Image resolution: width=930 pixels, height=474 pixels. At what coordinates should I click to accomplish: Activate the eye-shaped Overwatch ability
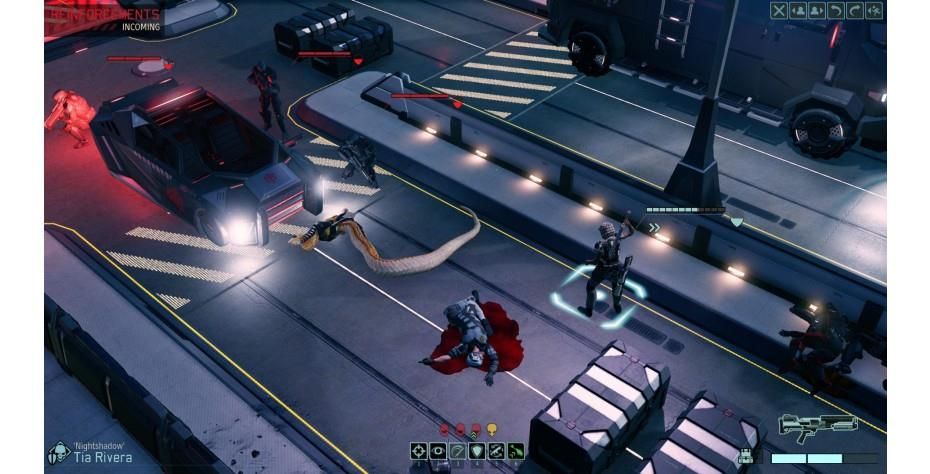439,451
